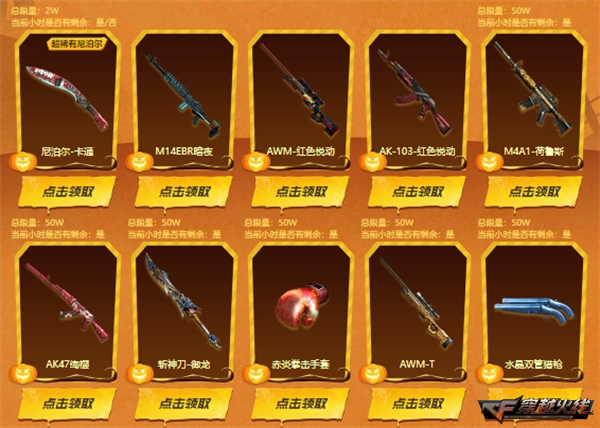The height and width of the screenshot is (428, 600).
Task: Click 点击领取 under M14EBR暗夜
Action: tap(185, 191)
